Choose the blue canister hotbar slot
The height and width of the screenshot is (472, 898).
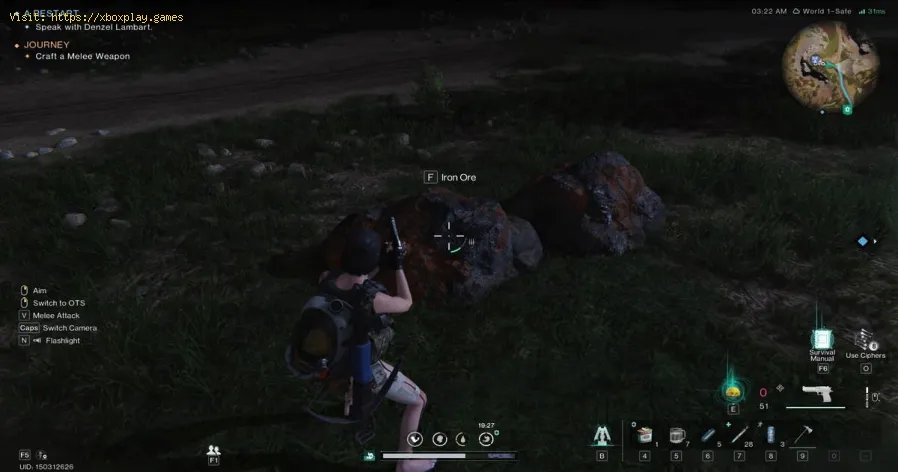click(x=769, y=435)
